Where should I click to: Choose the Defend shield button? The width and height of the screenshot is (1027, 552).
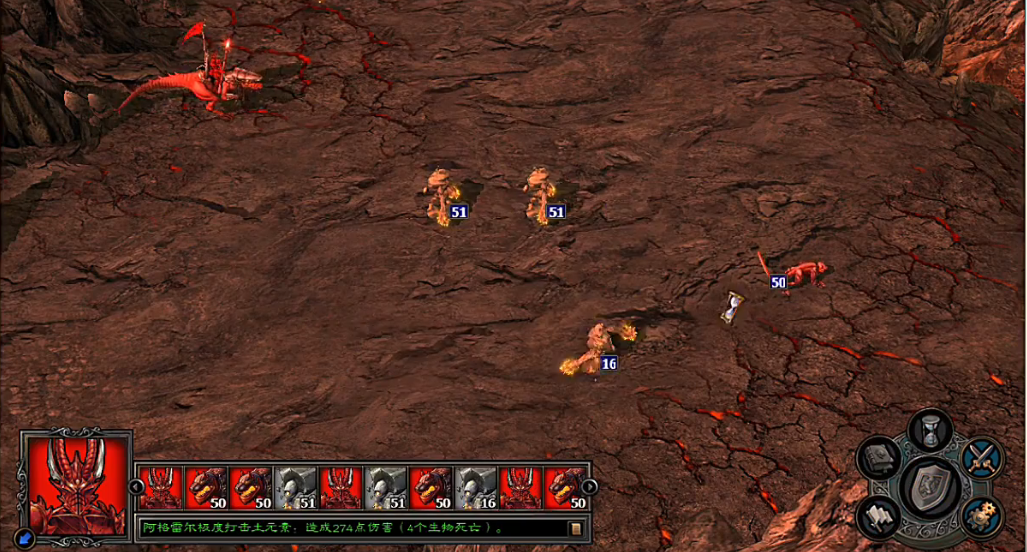coord(930,487)
